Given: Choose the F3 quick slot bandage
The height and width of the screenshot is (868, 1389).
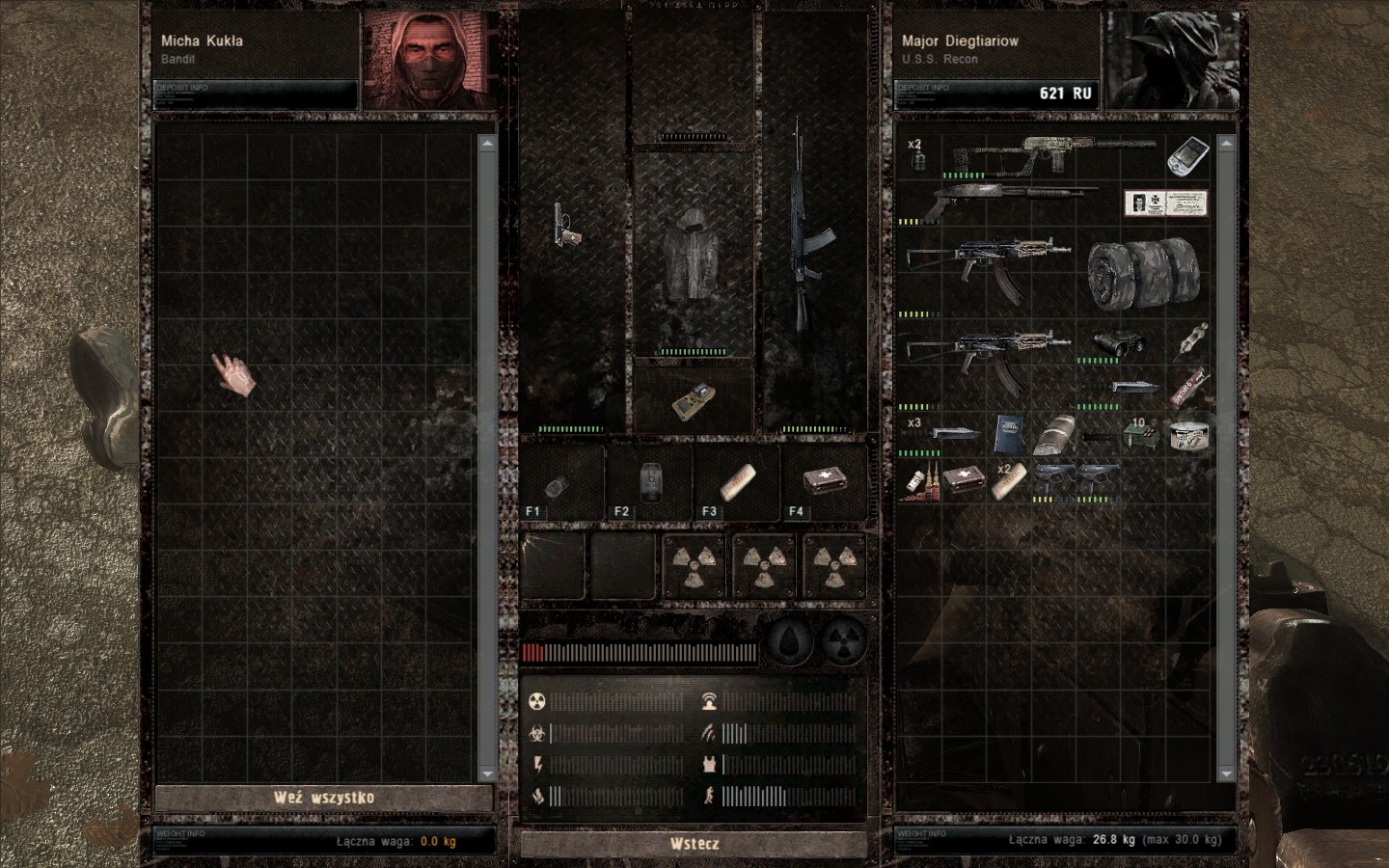Looking at the screenshot, I should 736,481.
